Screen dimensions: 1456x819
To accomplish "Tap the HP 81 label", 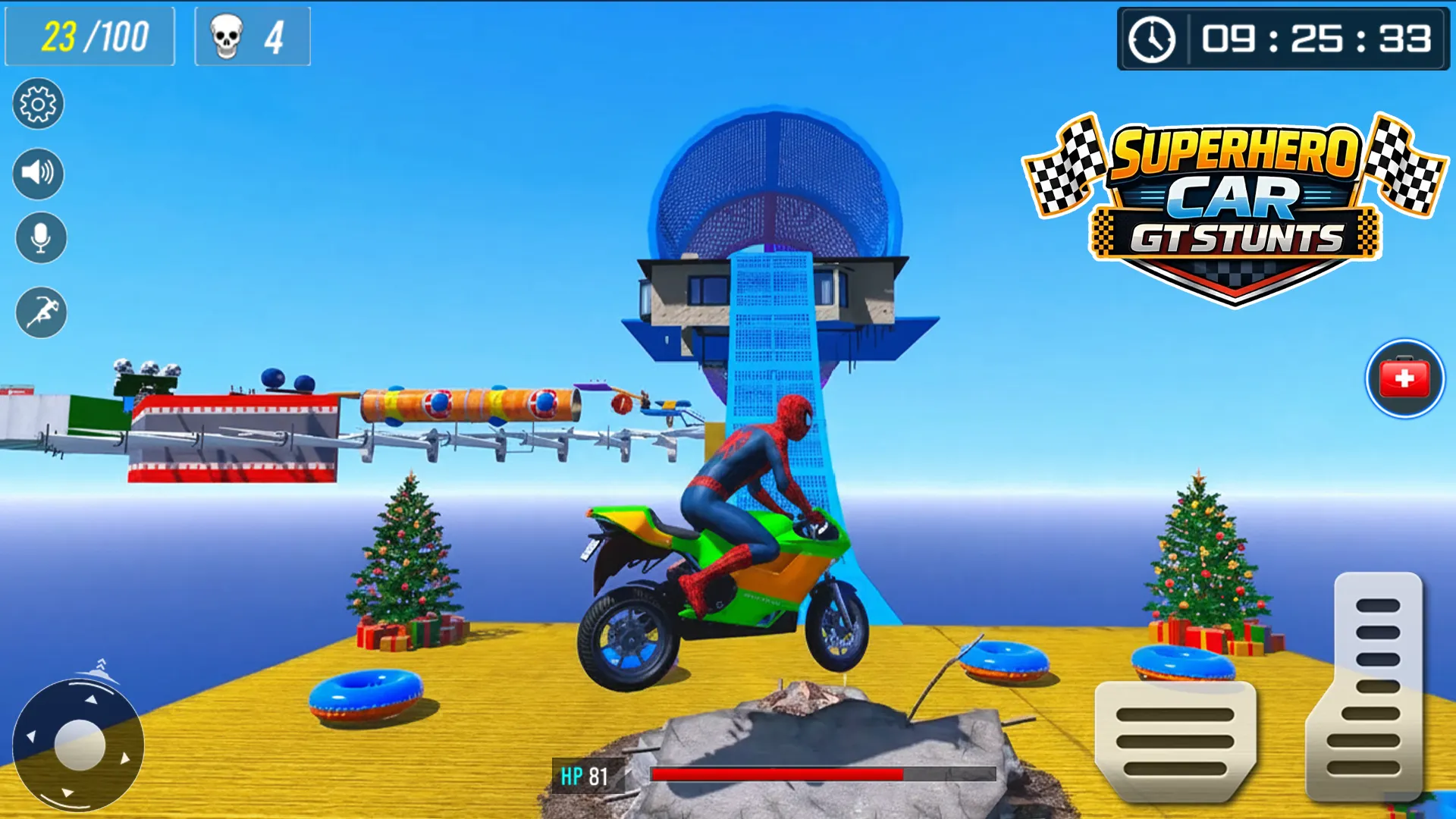I will (584, 777).
